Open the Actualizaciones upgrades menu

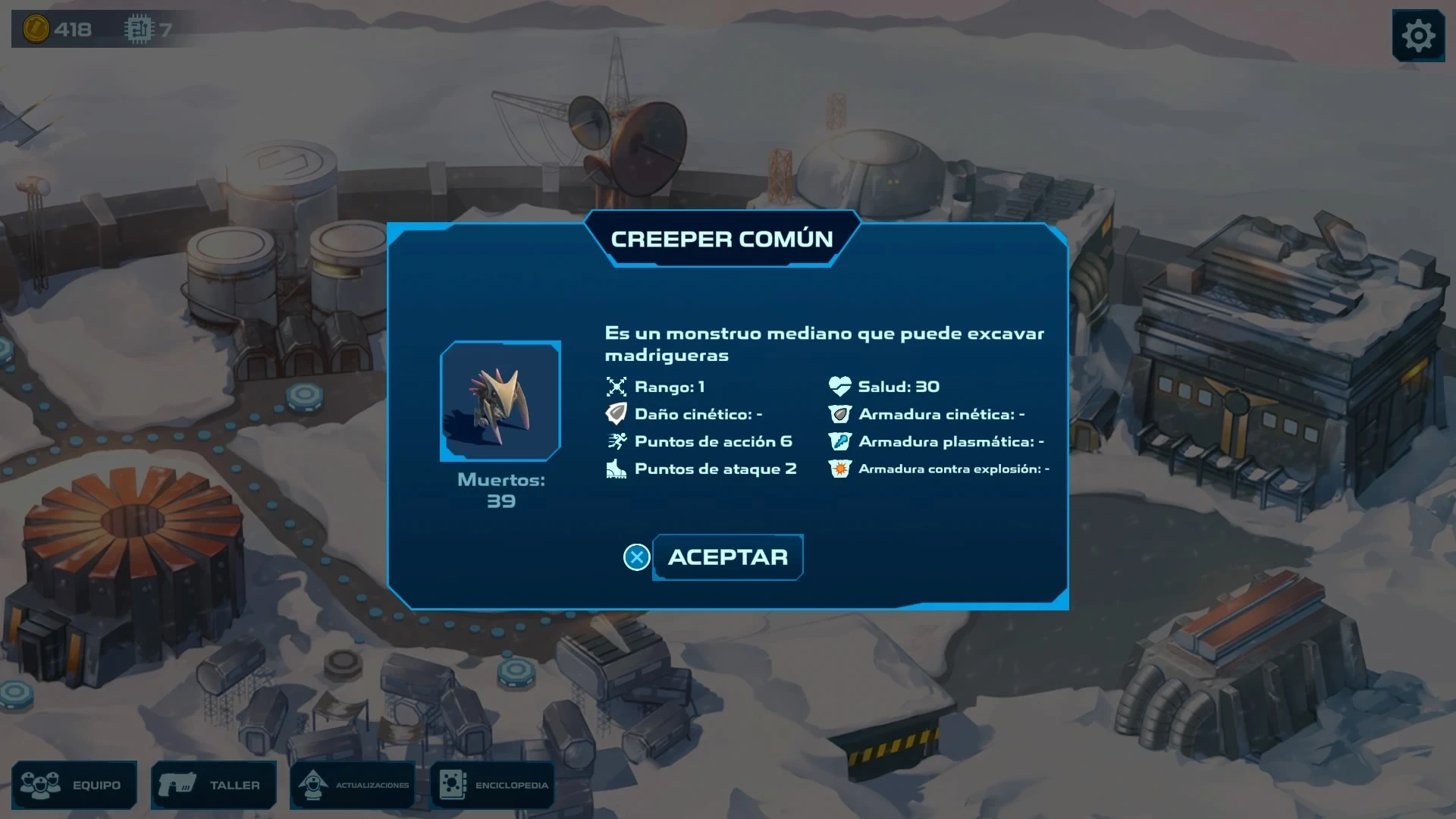click(353, 785)
